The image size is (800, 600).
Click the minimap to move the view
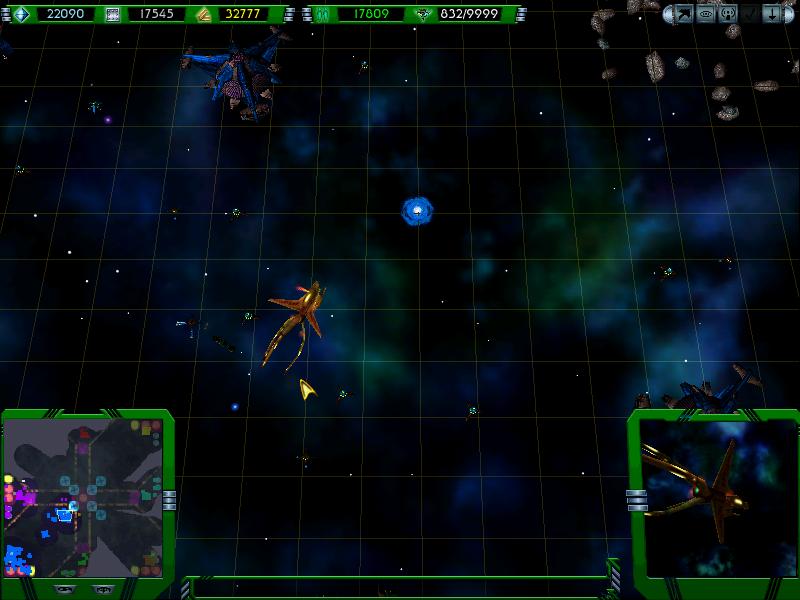coord(84,498)
